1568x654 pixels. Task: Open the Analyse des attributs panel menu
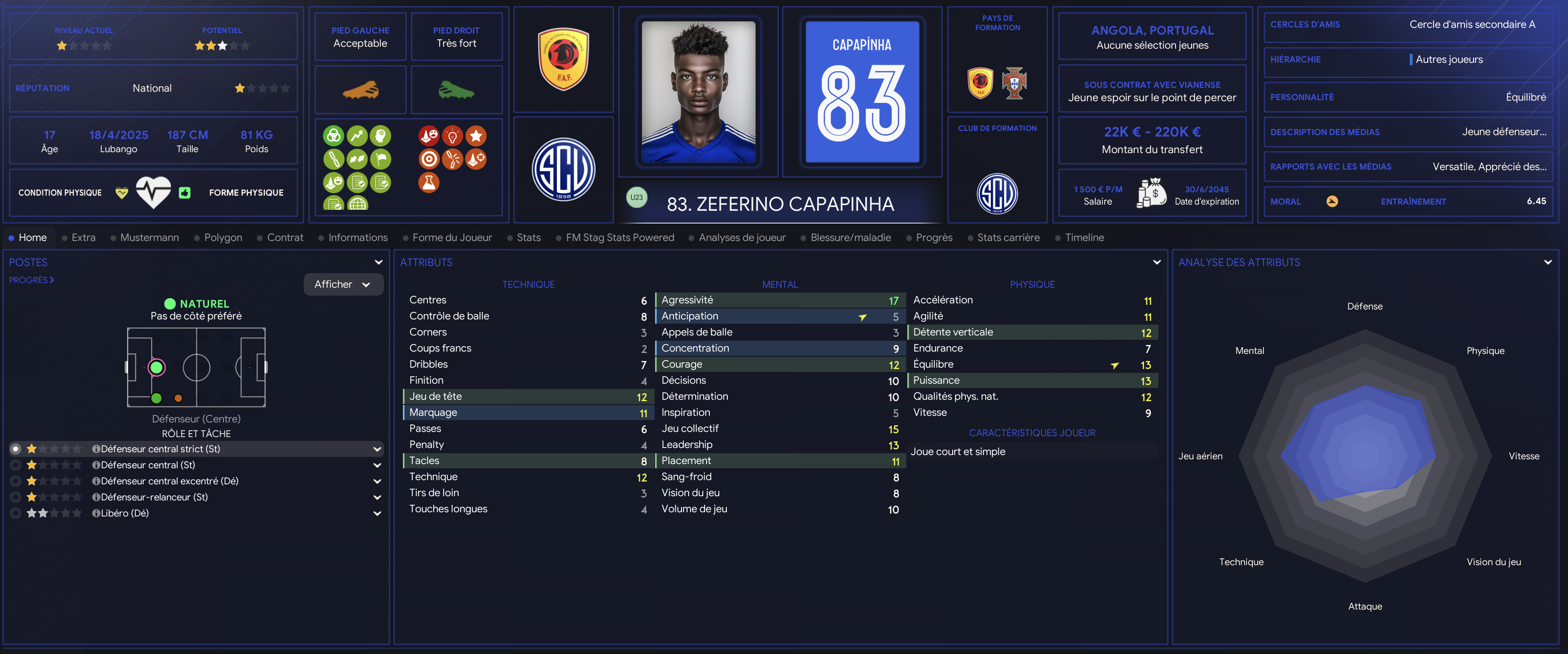tap(1547, 262)
